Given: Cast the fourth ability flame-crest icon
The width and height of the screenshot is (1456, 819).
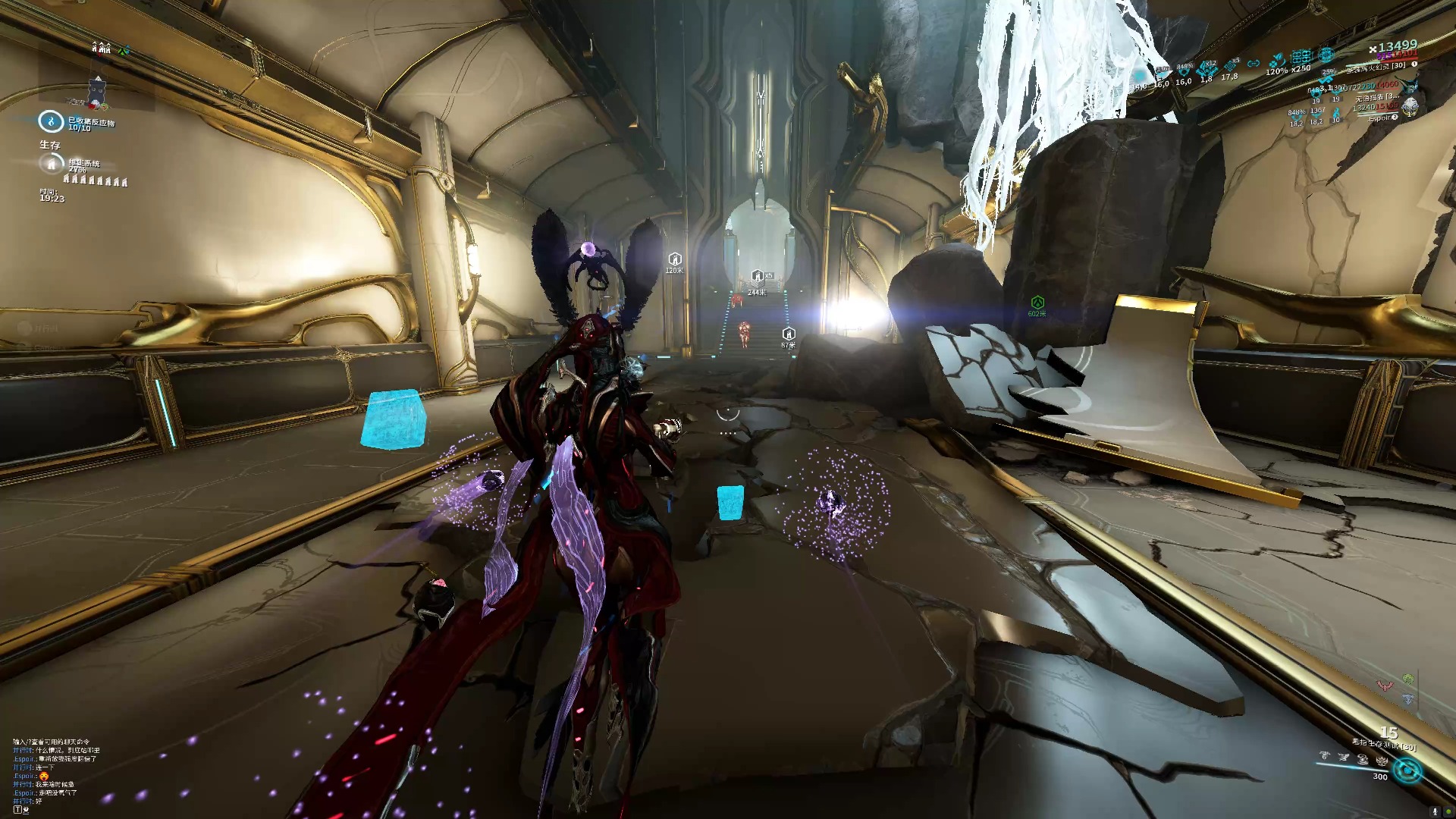Looking at the screenshot, I should click(1382, 760).
